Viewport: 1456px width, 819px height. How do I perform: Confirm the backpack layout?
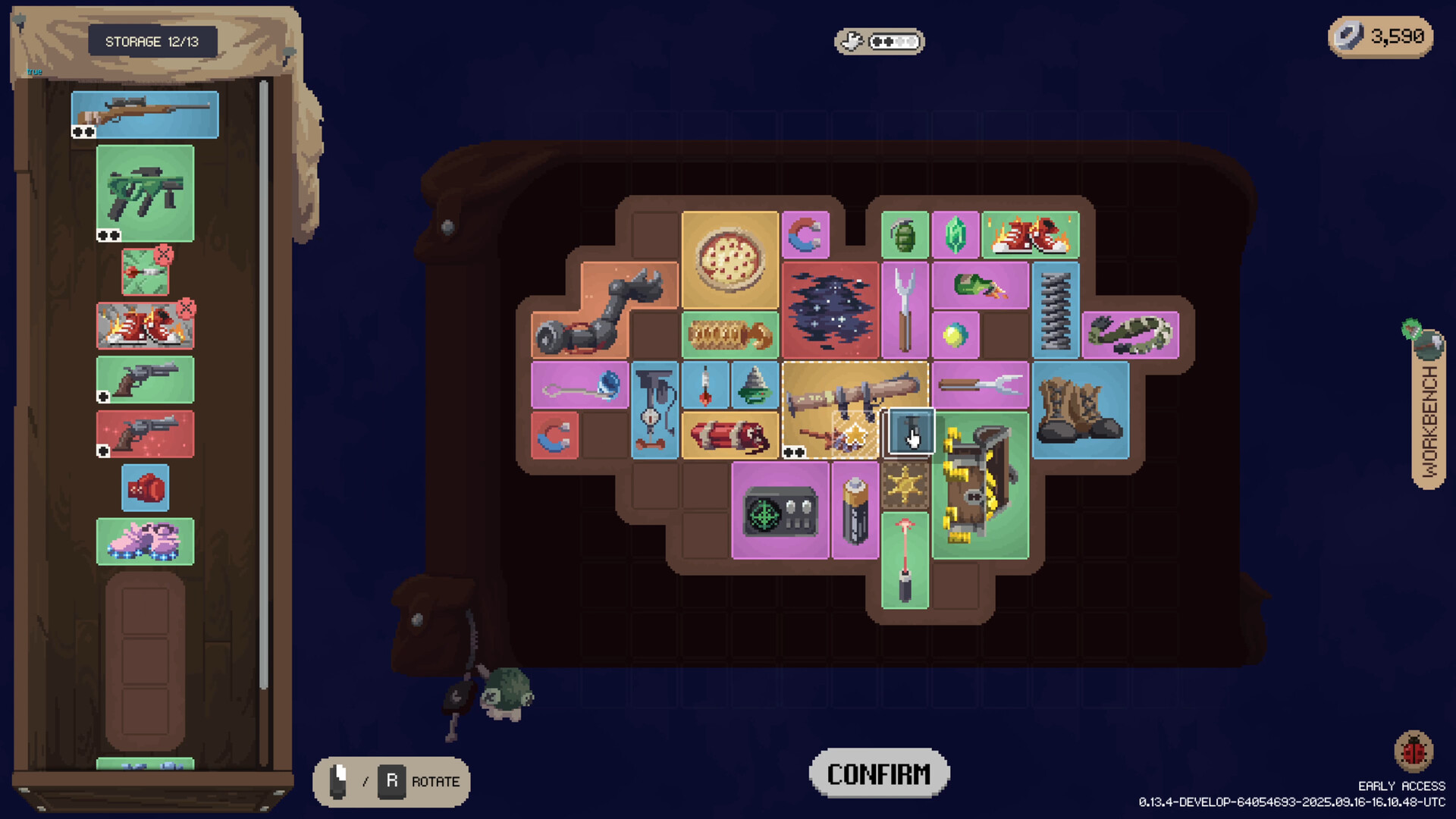(x=879, y=773)
